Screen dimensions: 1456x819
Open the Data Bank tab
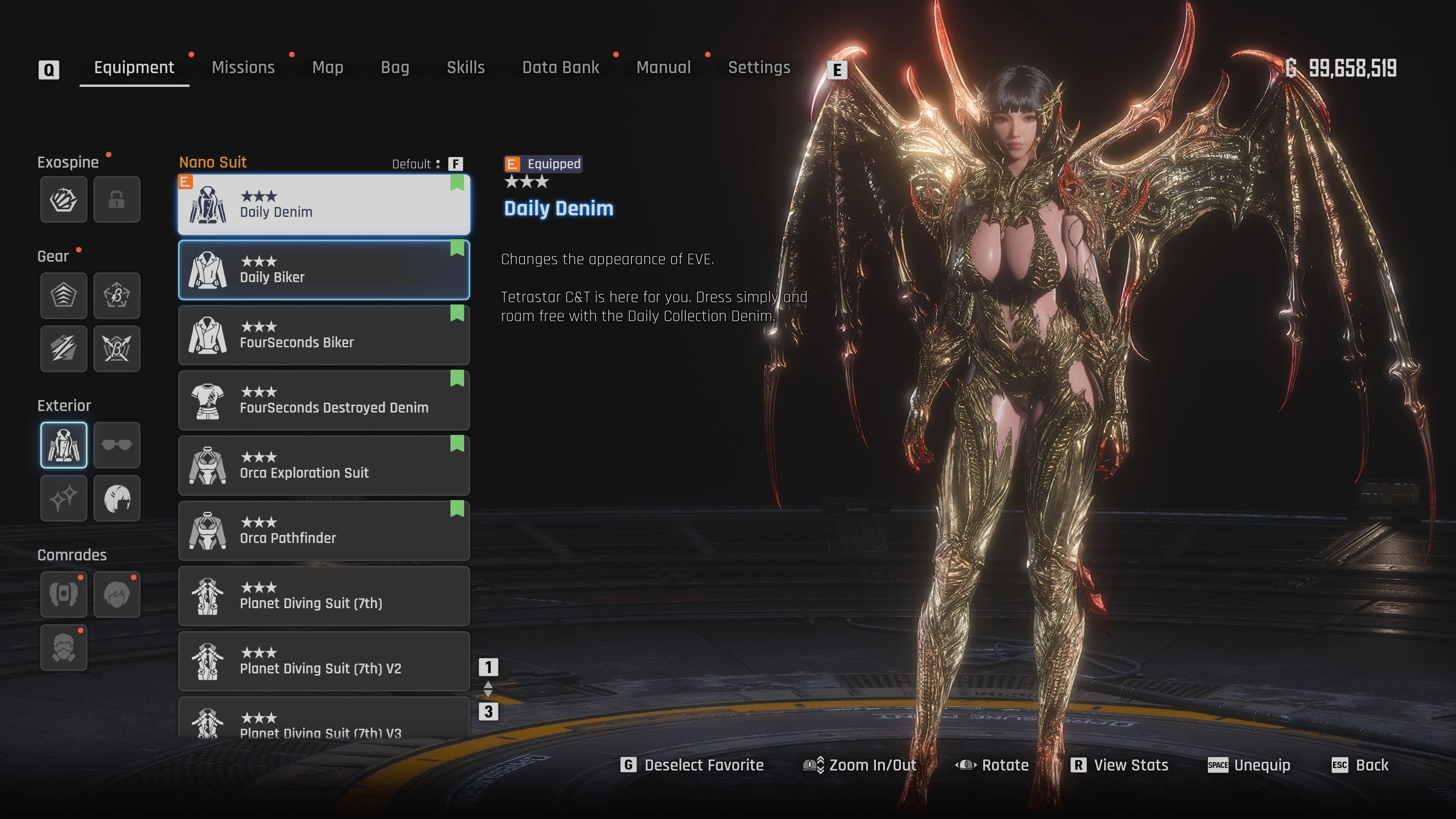coord(560,68)
